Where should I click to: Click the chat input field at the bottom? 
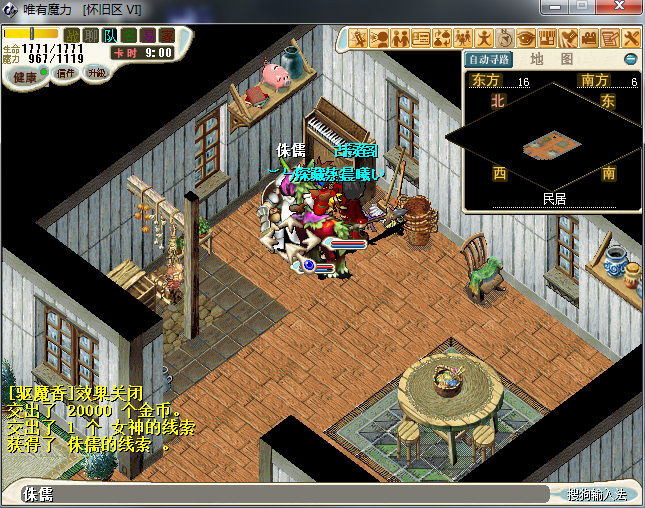(x=280, y=494)
